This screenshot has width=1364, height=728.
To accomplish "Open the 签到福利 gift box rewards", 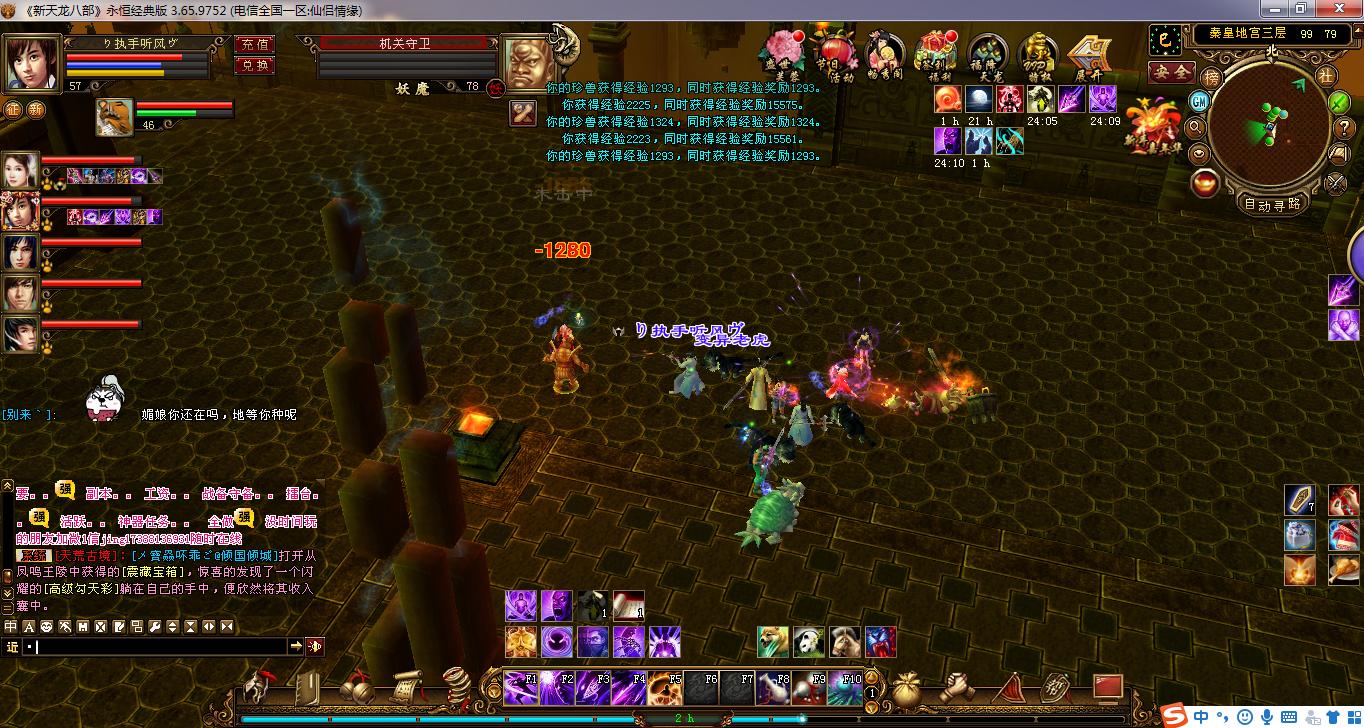I will (937, 54).
